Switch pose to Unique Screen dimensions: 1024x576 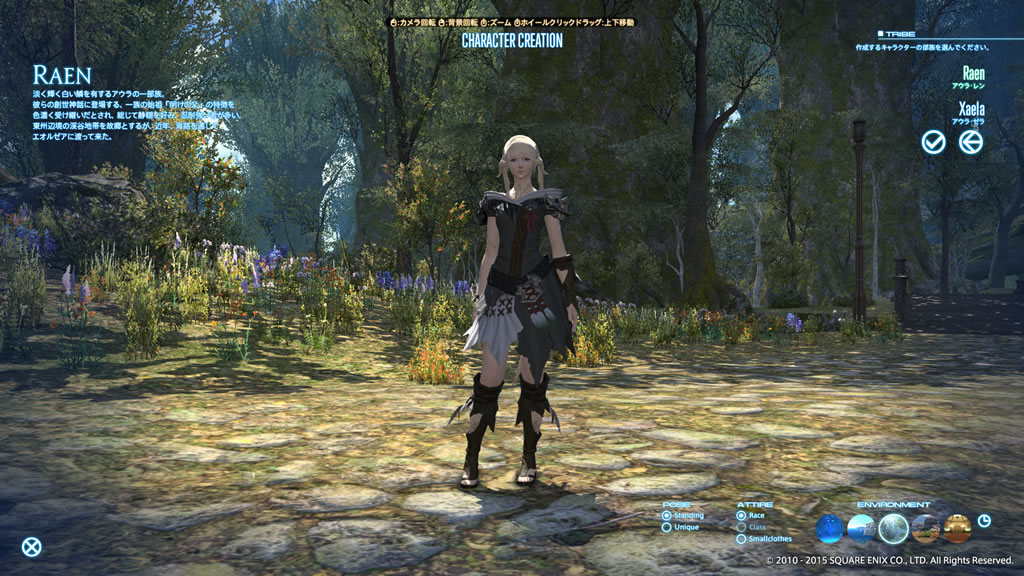coord(667,527)
